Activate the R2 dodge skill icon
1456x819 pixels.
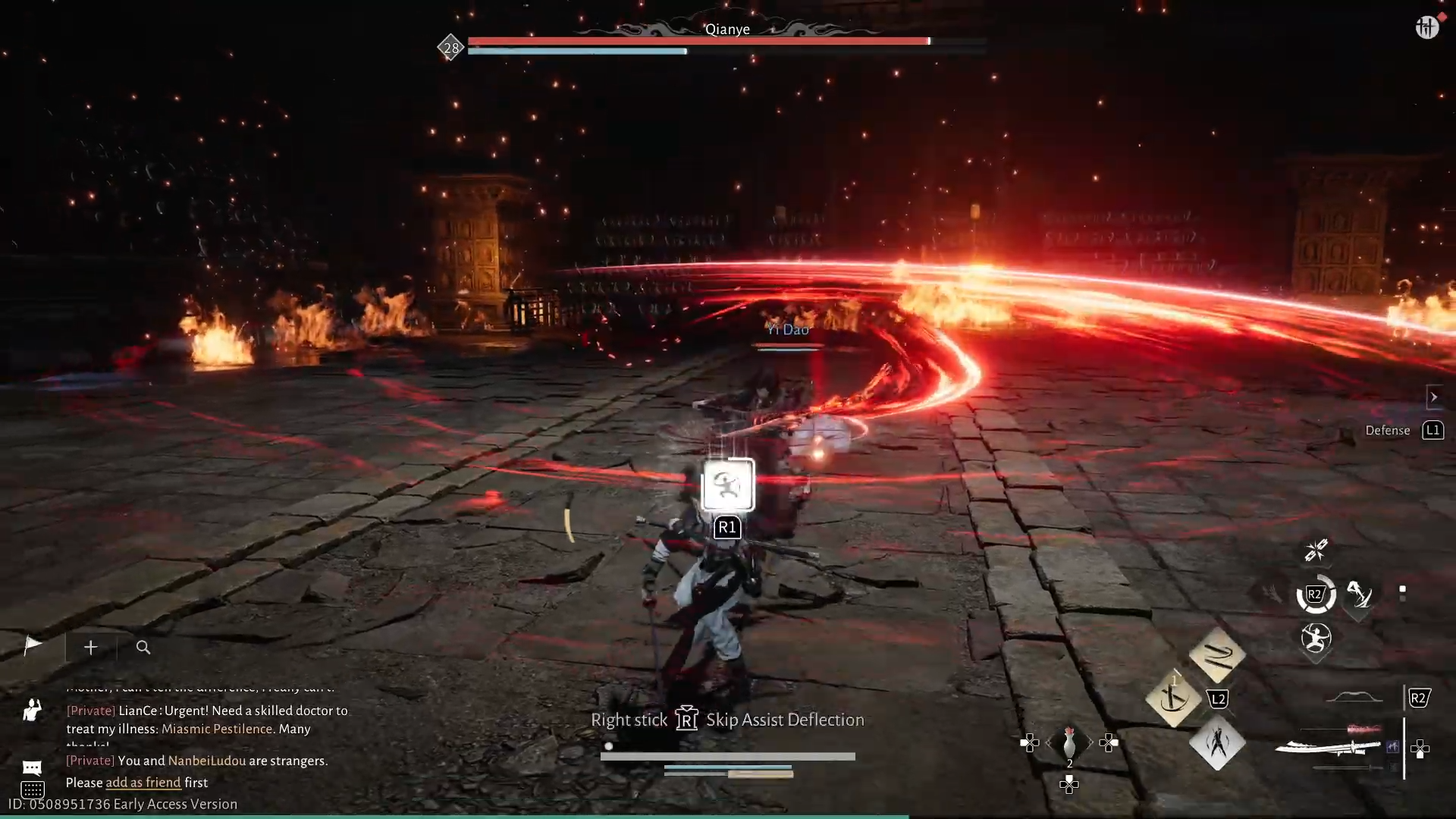pyautogui.click(x=1316, y=595)
